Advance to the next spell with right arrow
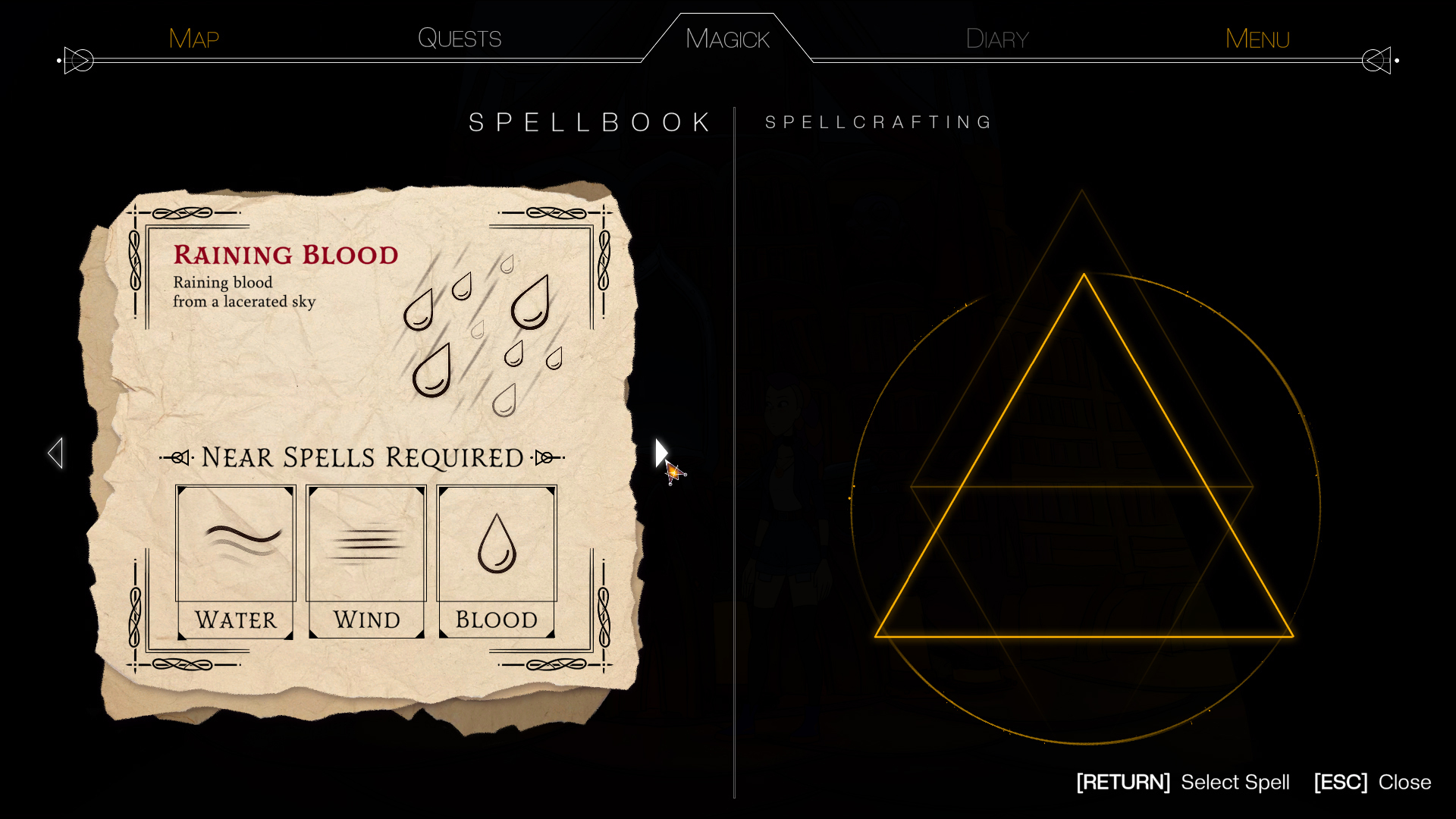 point(661,452)
